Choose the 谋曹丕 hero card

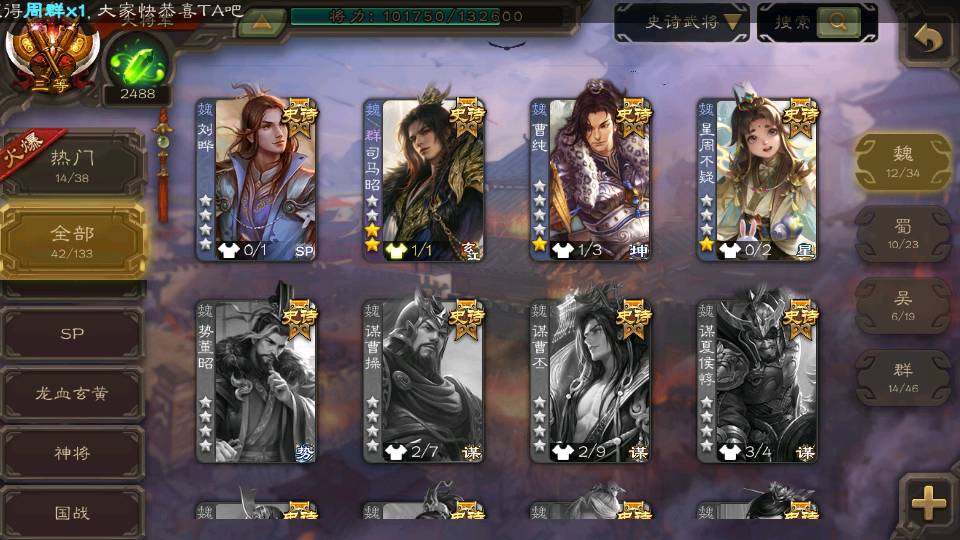tap(591, 381)
